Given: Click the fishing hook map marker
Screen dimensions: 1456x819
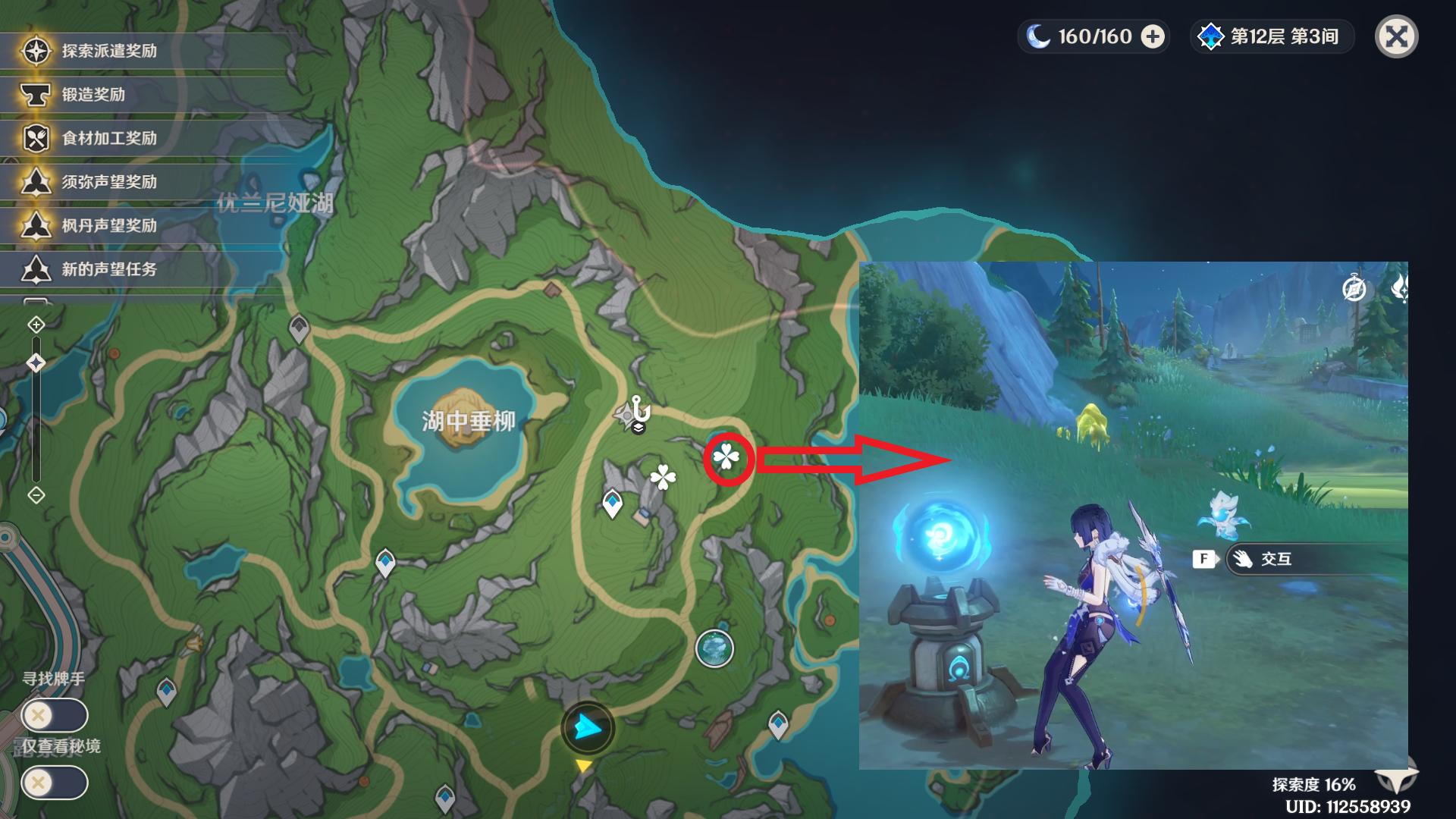Looking at the screenshot, I should (x=641, y=410).
